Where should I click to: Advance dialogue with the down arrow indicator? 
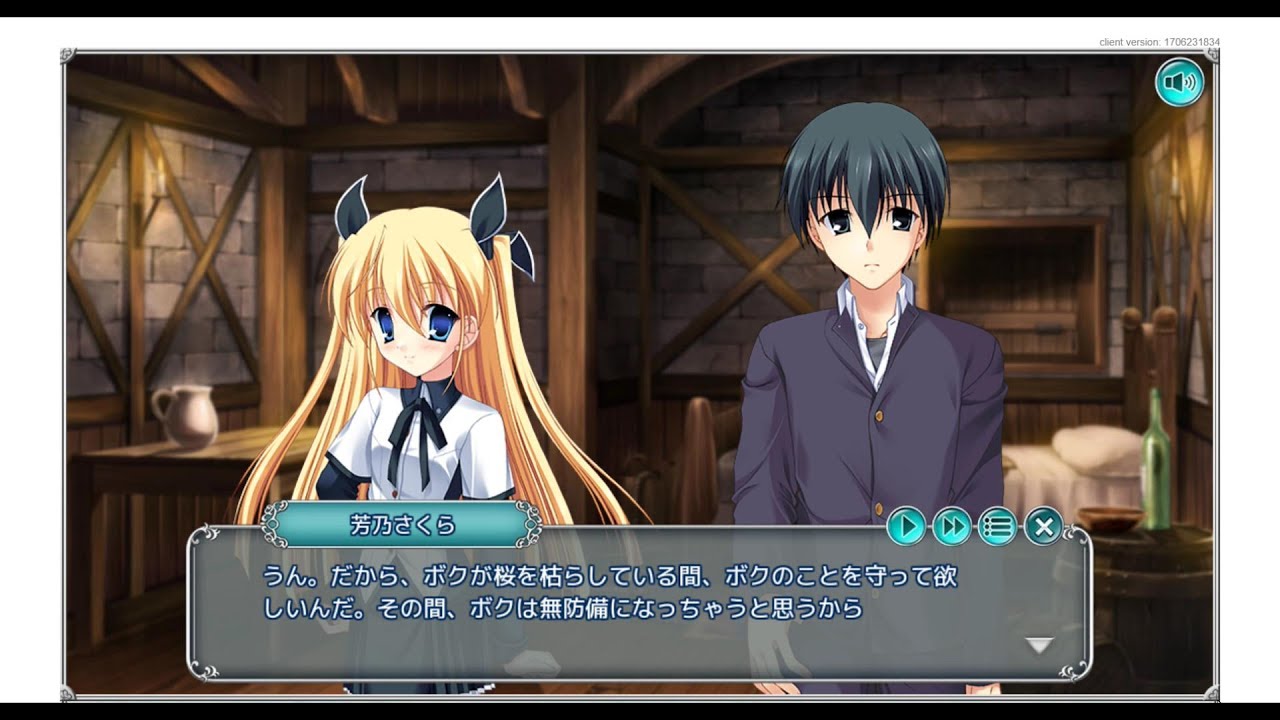(x=1040, y=645)
